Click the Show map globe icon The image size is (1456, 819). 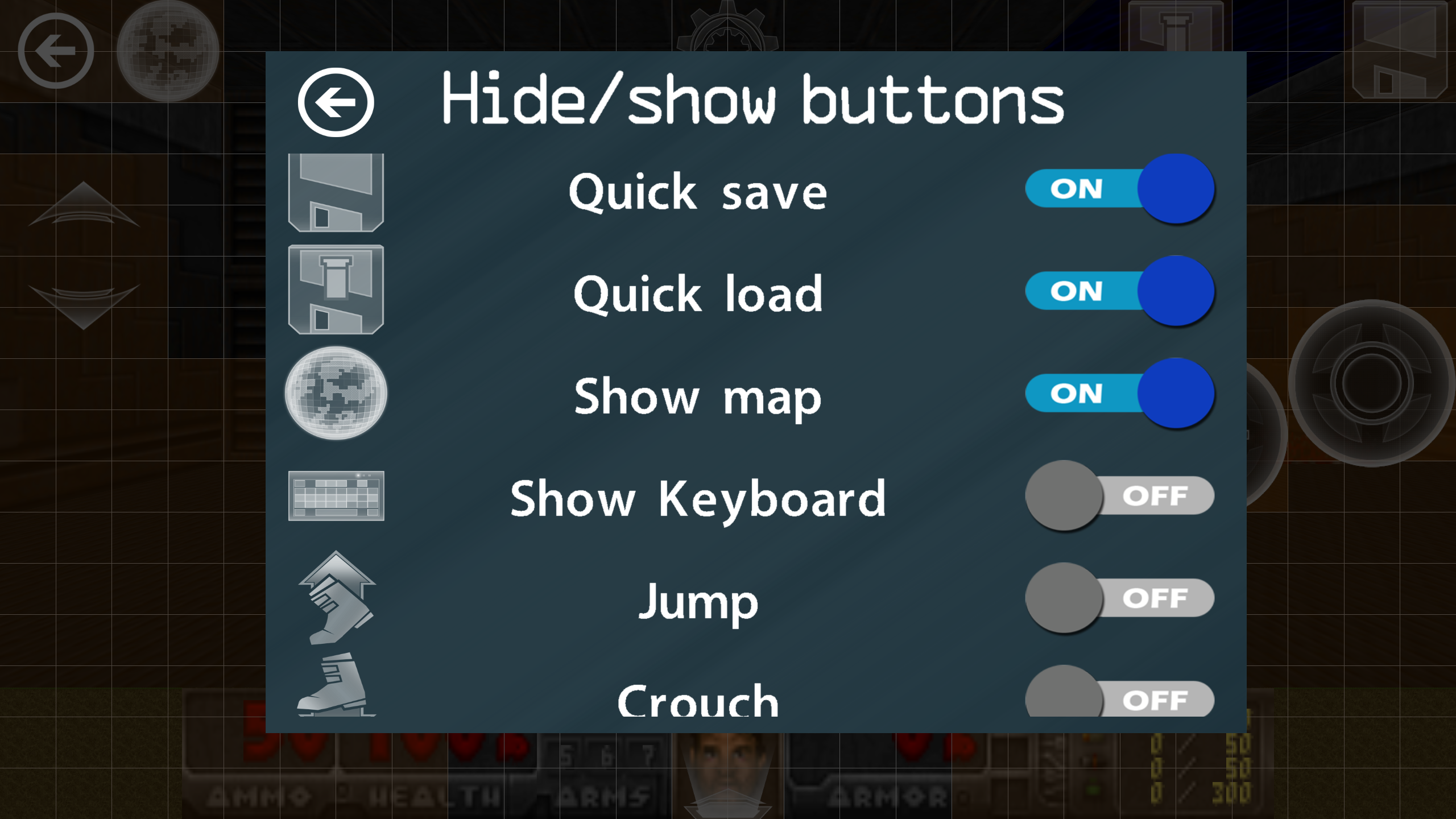(x=336, y=394)
